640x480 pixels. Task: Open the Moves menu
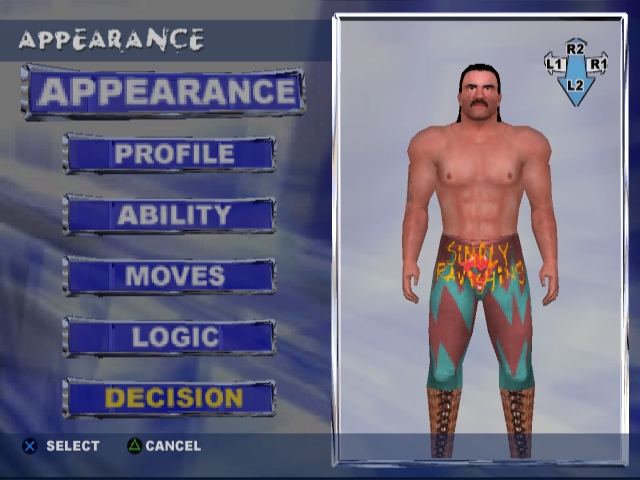(x=170, y=276)
